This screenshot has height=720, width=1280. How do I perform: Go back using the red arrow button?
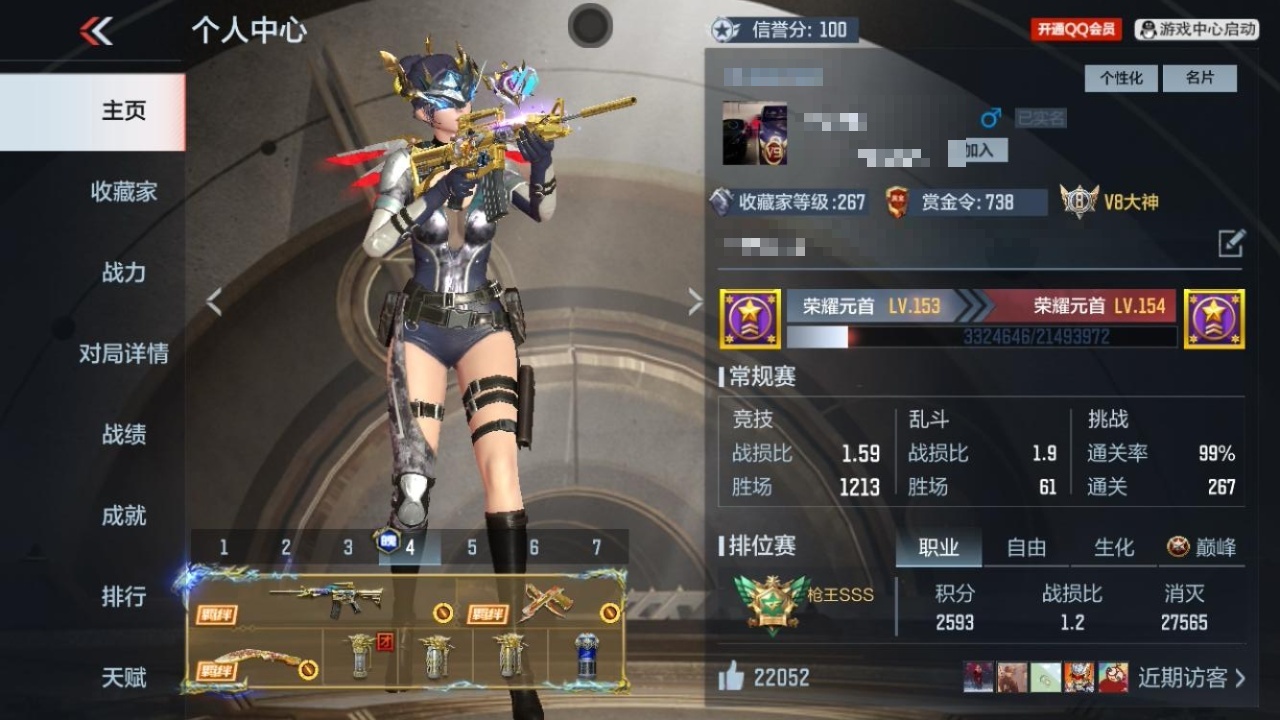coord(96,31)
